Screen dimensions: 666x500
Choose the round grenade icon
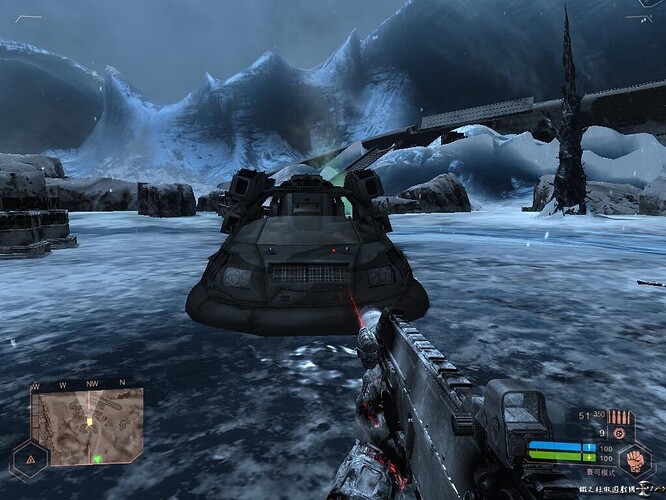pos(619,433)
